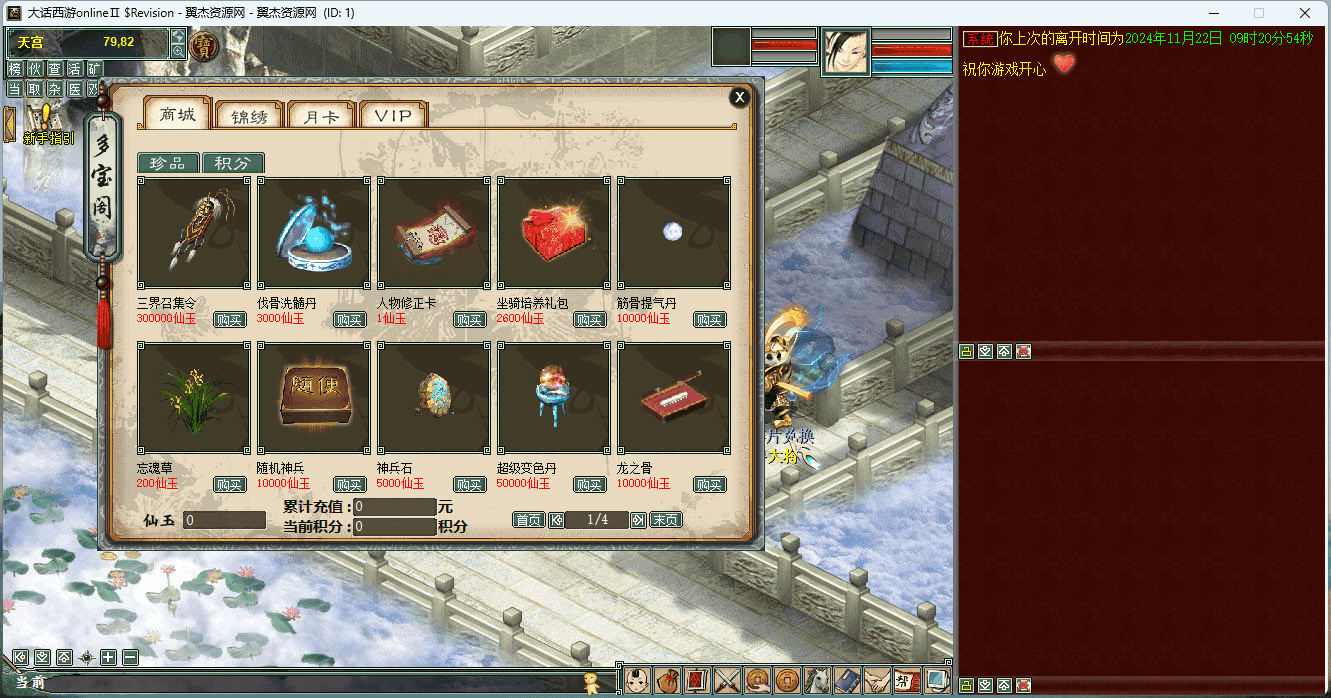Show the 积分 points category
This screenshot has width=1331, height=698.
pos(233,164)
